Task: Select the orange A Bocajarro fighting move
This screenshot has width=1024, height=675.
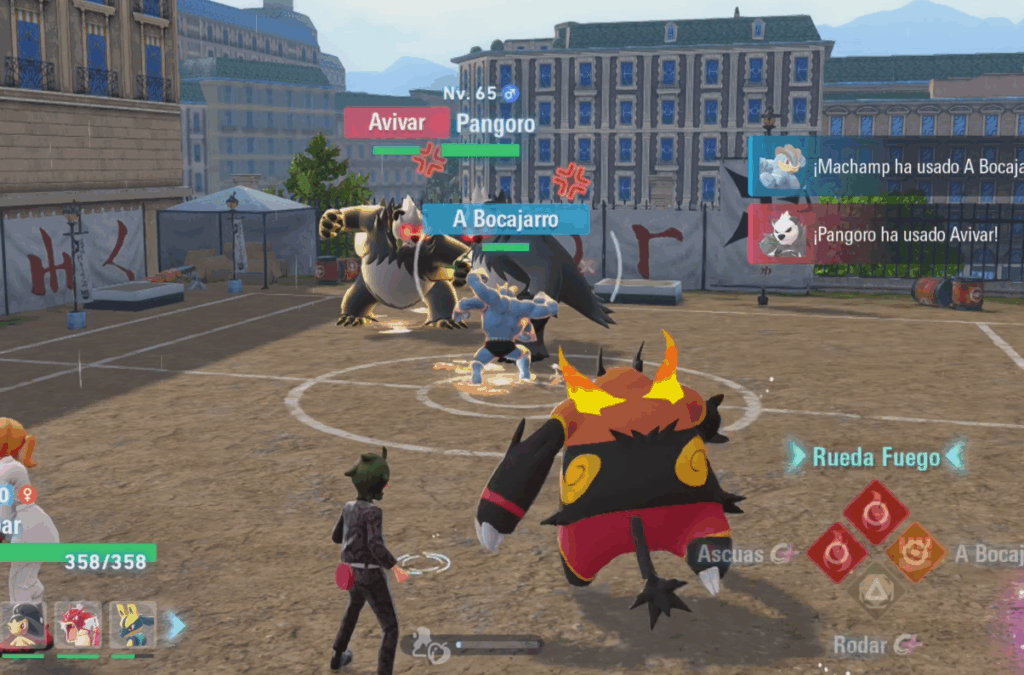Action: (x=915, y=551)
